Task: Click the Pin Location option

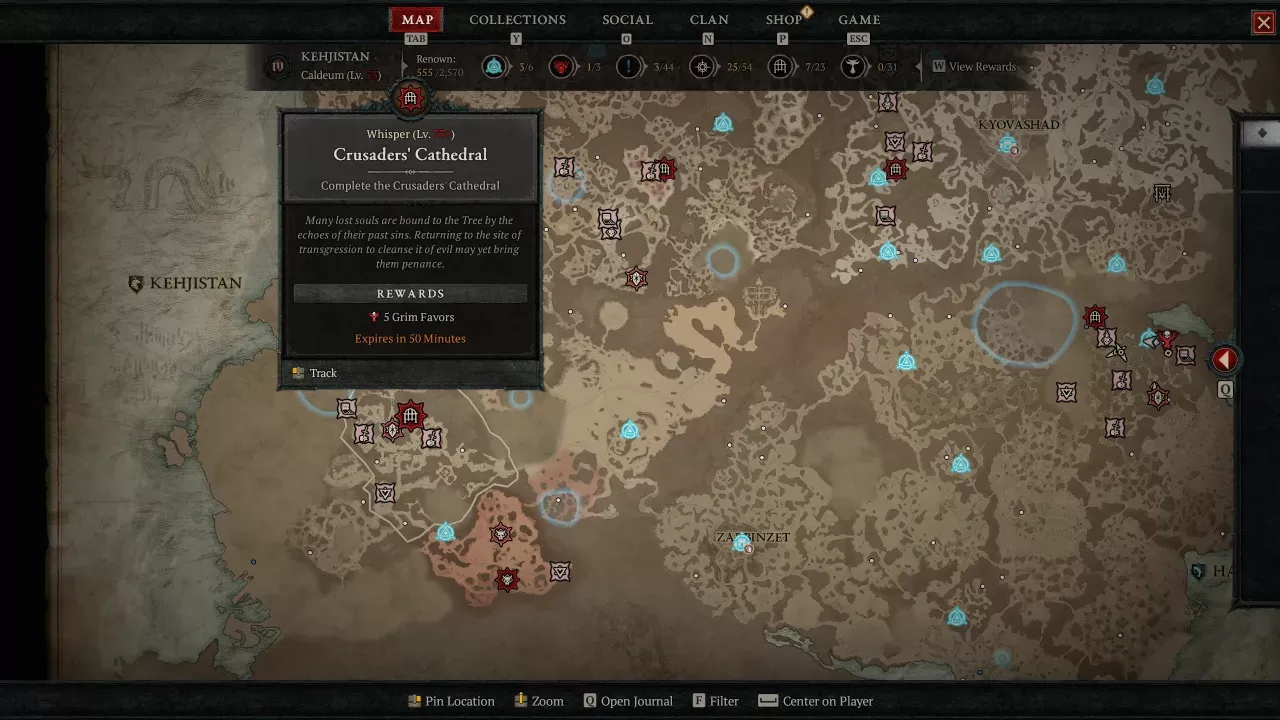Action: [x=451, y=701]
